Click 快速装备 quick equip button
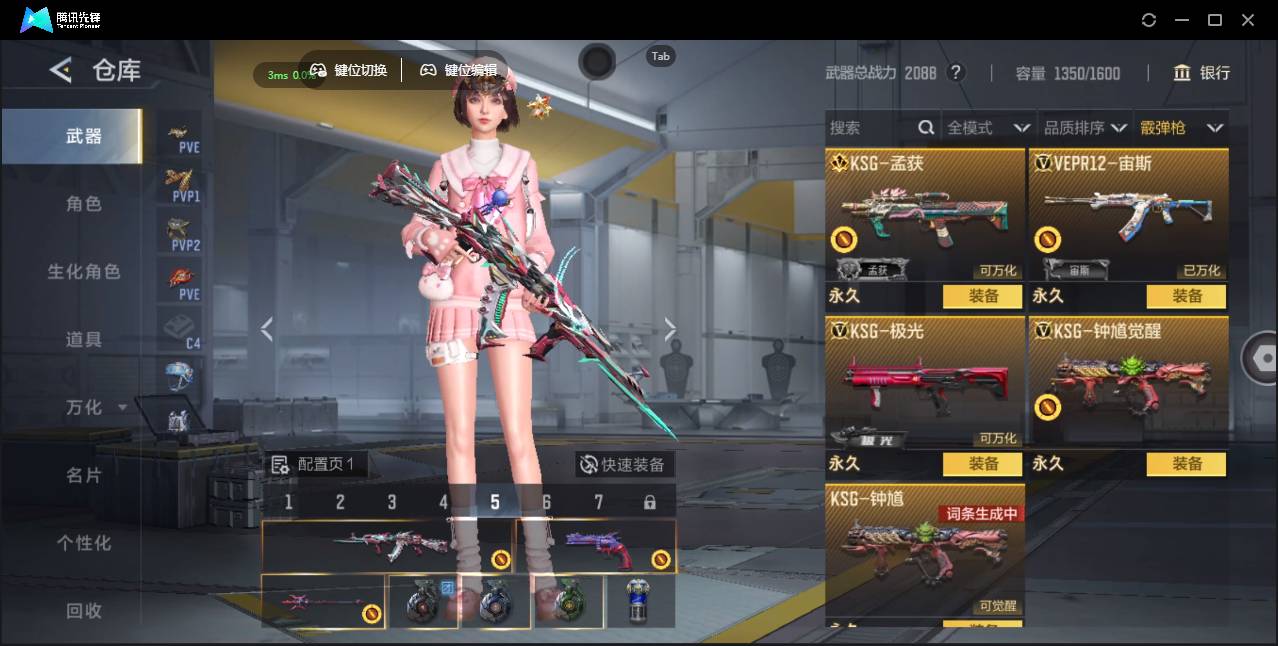1278x646 pixels. (624, 465)
